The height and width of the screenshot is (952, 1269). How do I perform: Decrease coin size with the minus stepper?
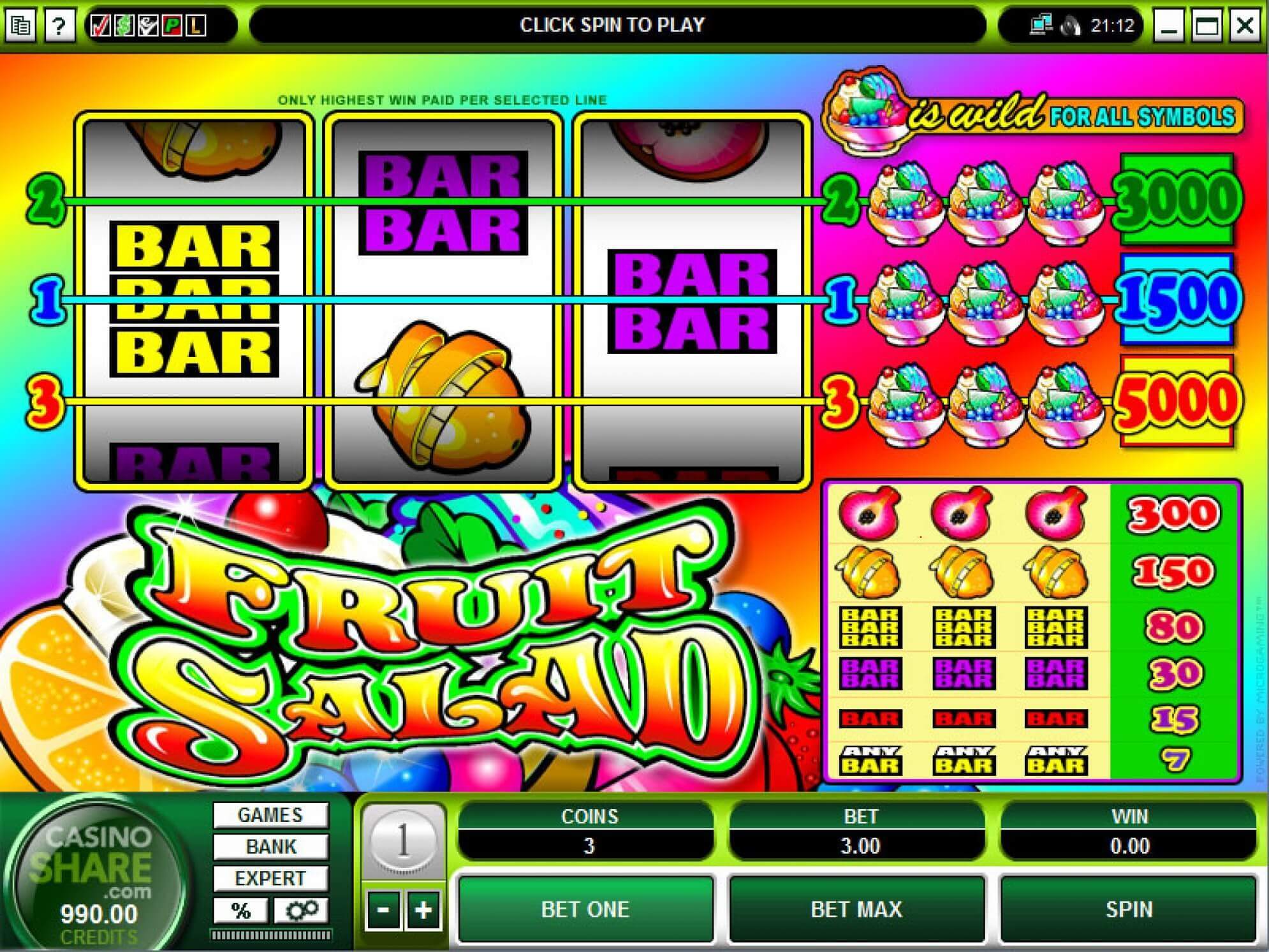click(x=383, y=911)
